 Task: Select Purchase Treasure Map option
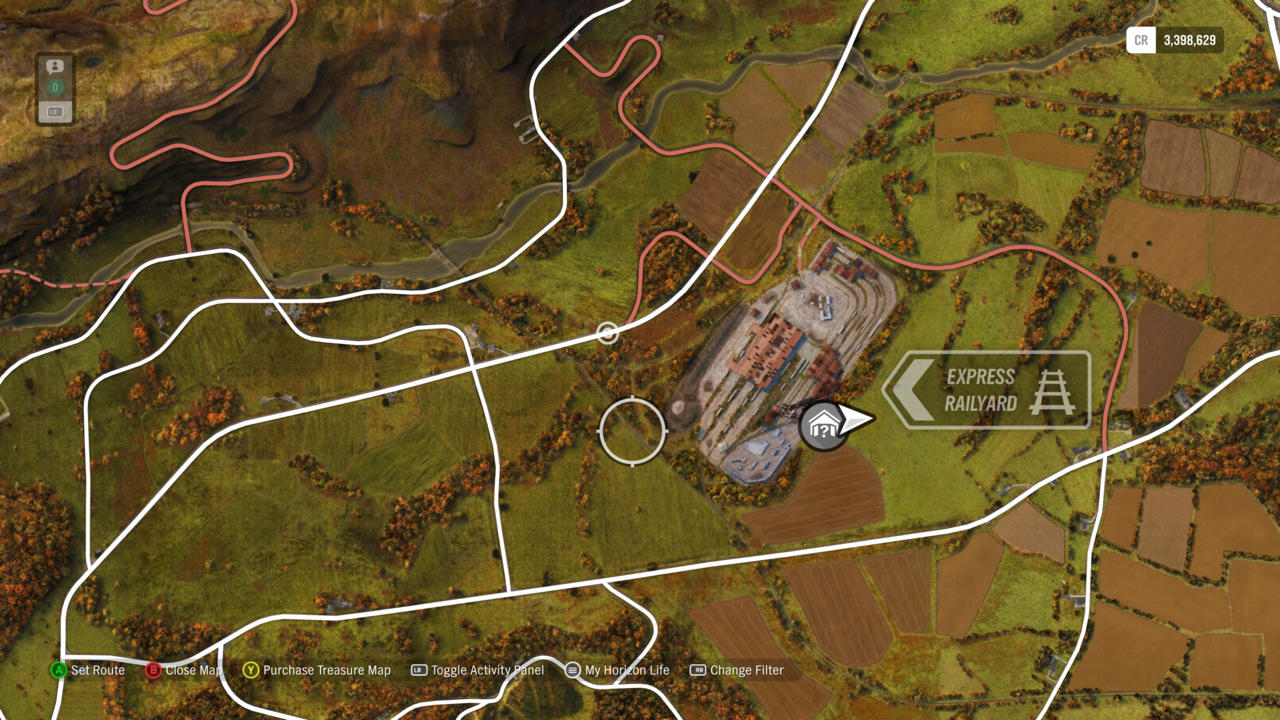coord(317,670)
